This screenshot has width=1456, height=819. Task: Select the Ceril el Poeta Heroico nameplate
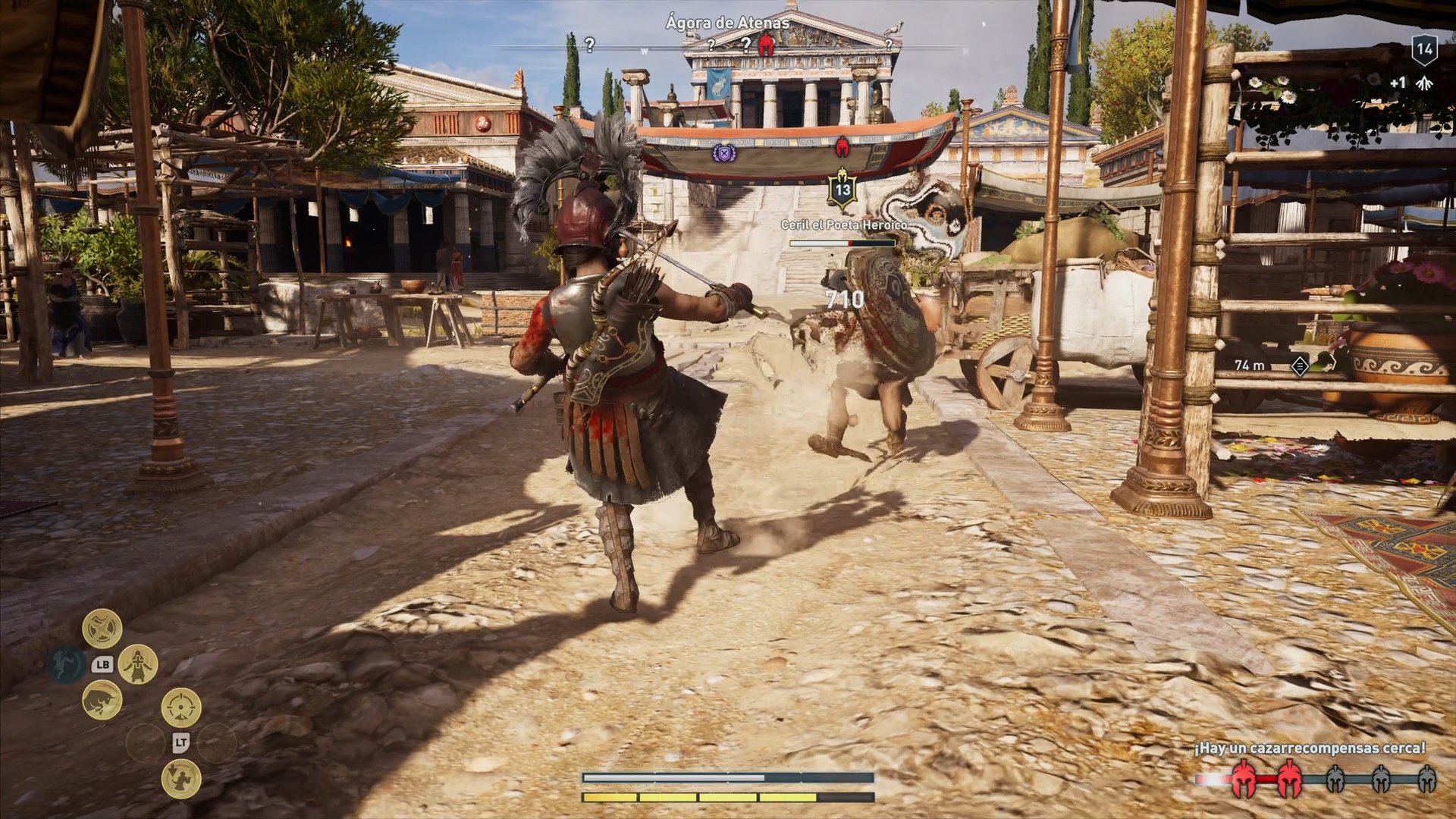(x=844, y=224)
